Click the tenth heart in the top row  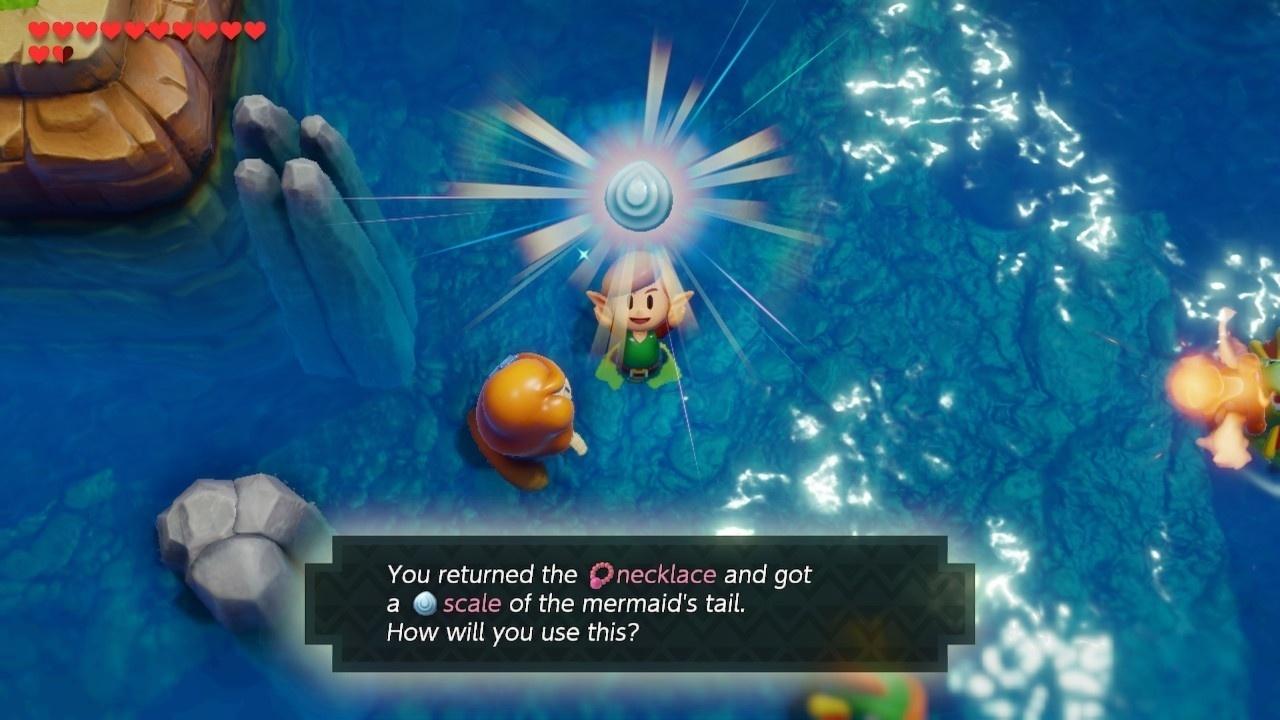point(253,29)
